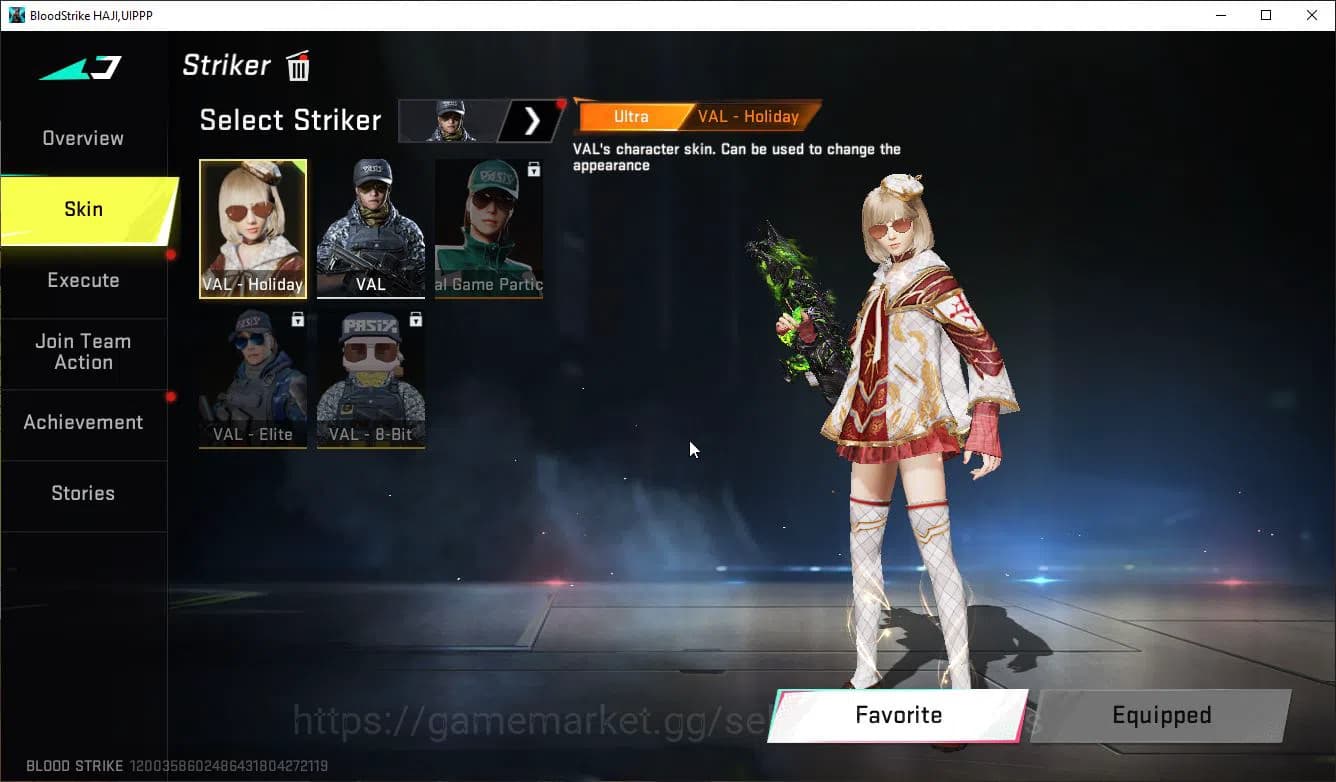Click the trash icon next to Striker

297,65
